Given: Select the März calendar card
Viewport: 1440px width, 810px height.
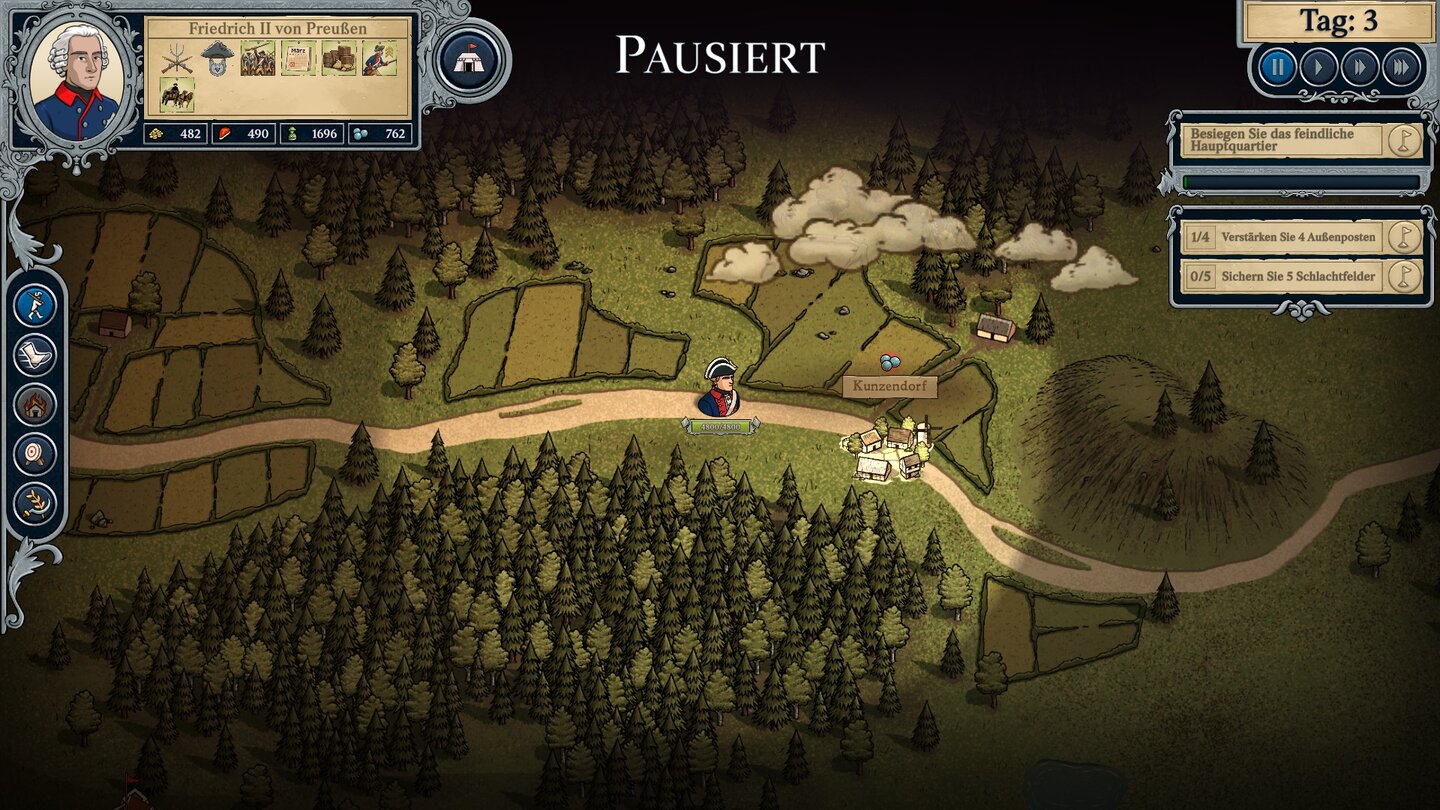Looking at the screenshot, I should [x=298, y=59].
